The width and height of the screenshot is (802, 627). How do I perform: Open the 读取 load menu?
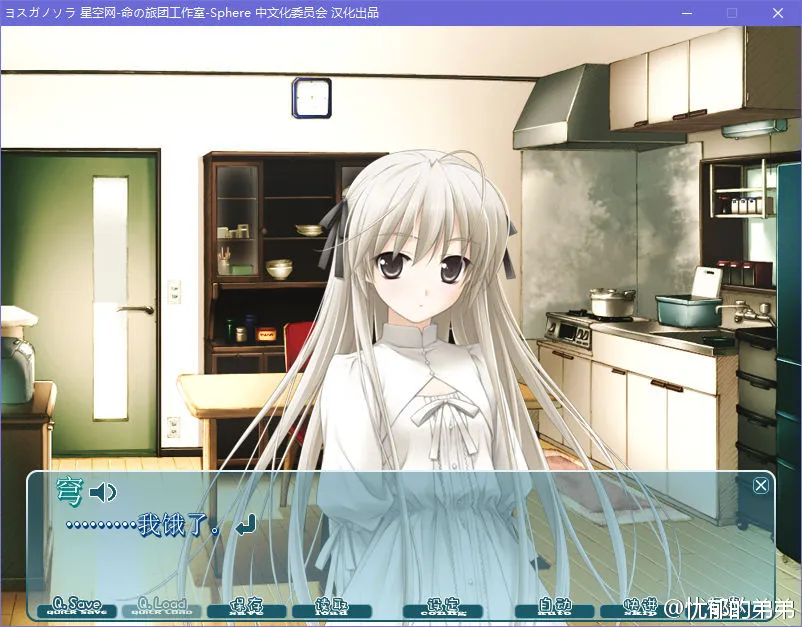coord(330,607)
